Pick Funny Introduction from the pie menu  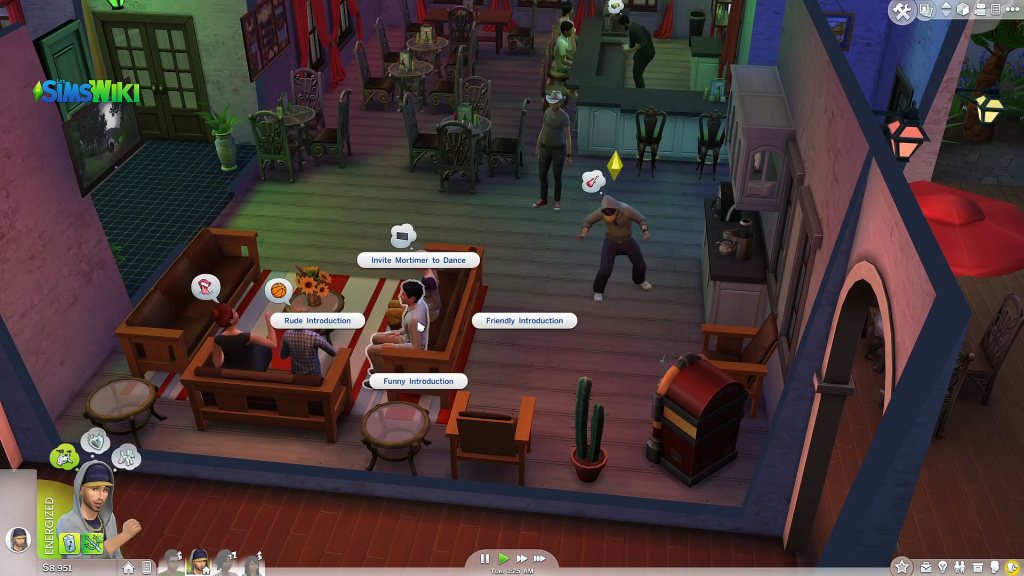click(418, 381)
